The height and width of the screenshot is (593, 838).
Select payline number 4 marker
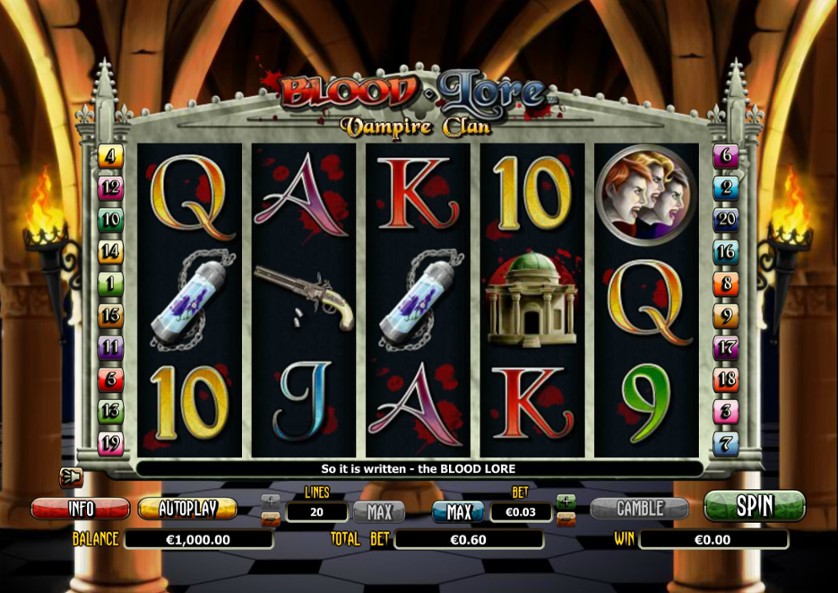110,156
